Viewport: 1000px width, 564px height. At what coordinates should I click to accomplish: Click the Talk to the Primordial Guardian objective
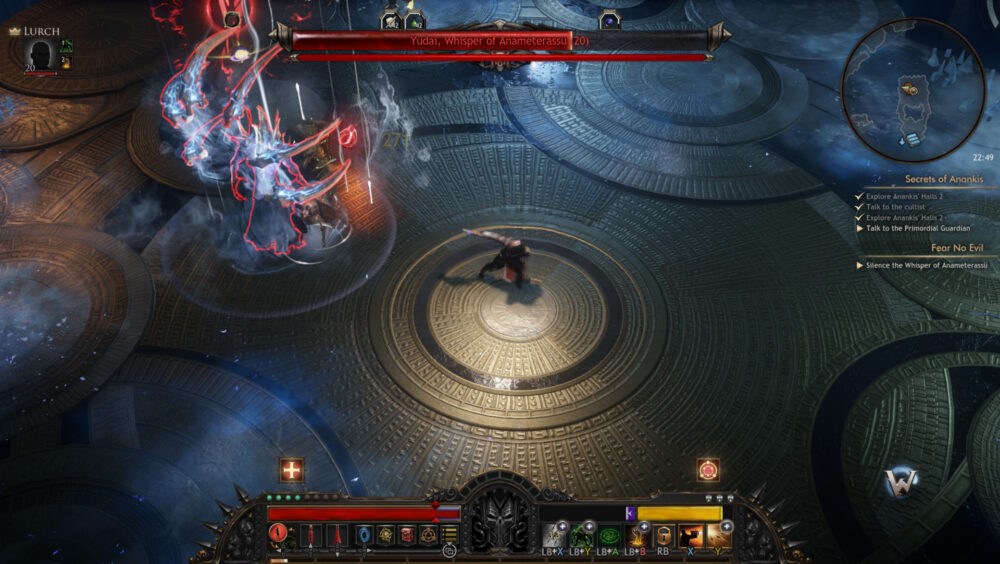(918, 229)
